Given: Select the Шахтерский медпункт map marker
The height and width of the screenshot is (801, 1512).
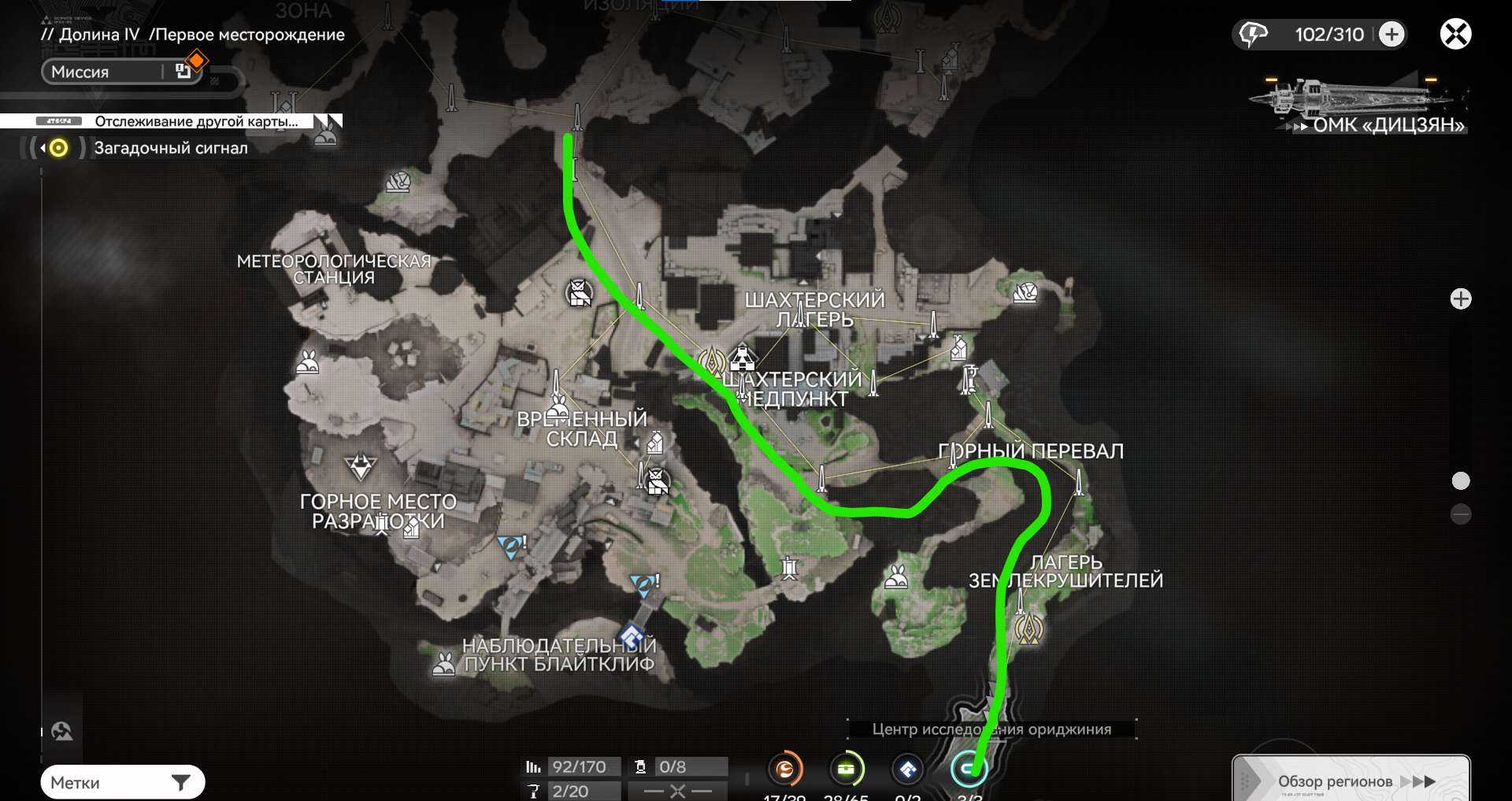Looking at the screenshot, I should (x=742, y=359).
